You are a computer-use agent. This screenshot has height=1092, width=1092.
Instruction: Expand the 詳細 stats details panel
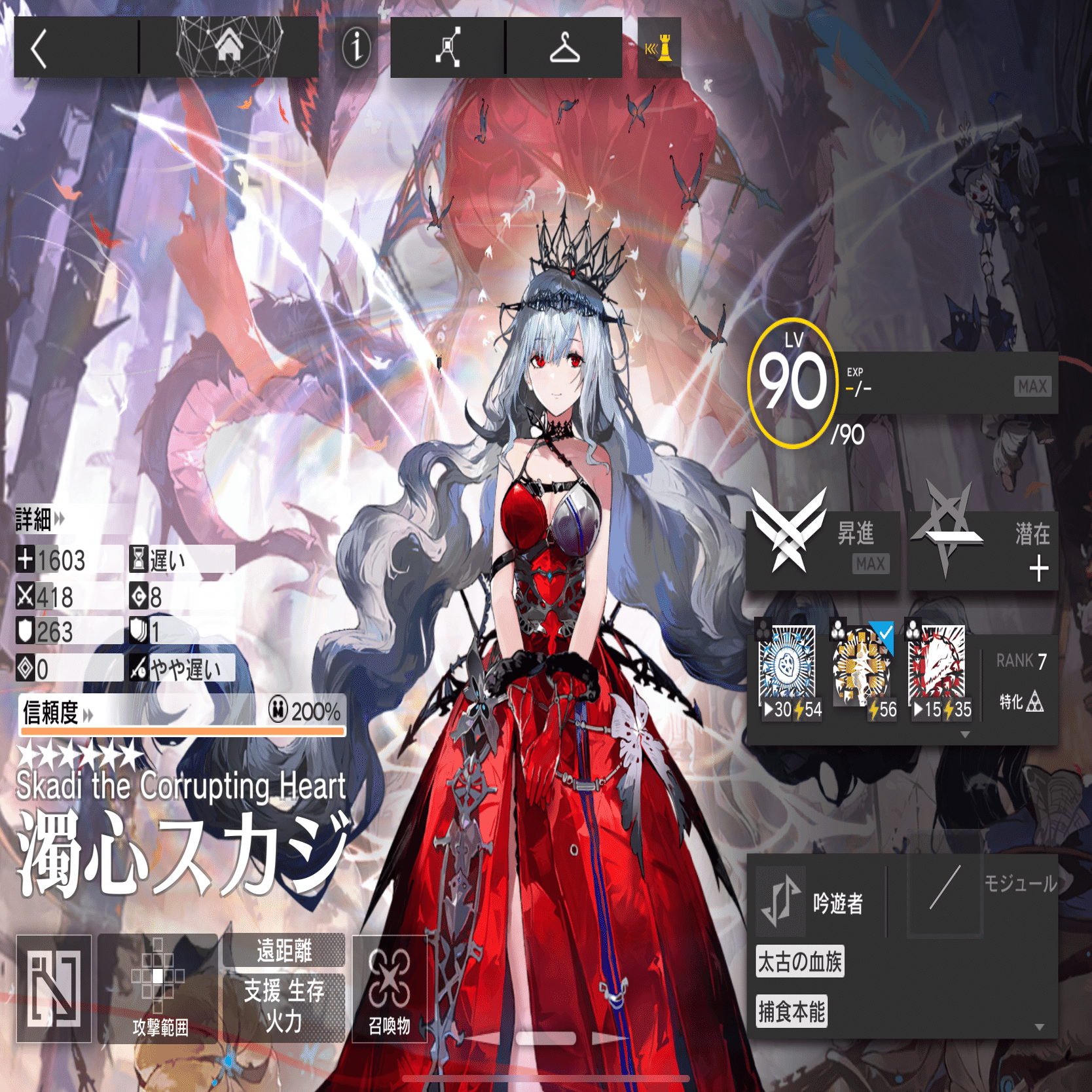tap(36, 517)
